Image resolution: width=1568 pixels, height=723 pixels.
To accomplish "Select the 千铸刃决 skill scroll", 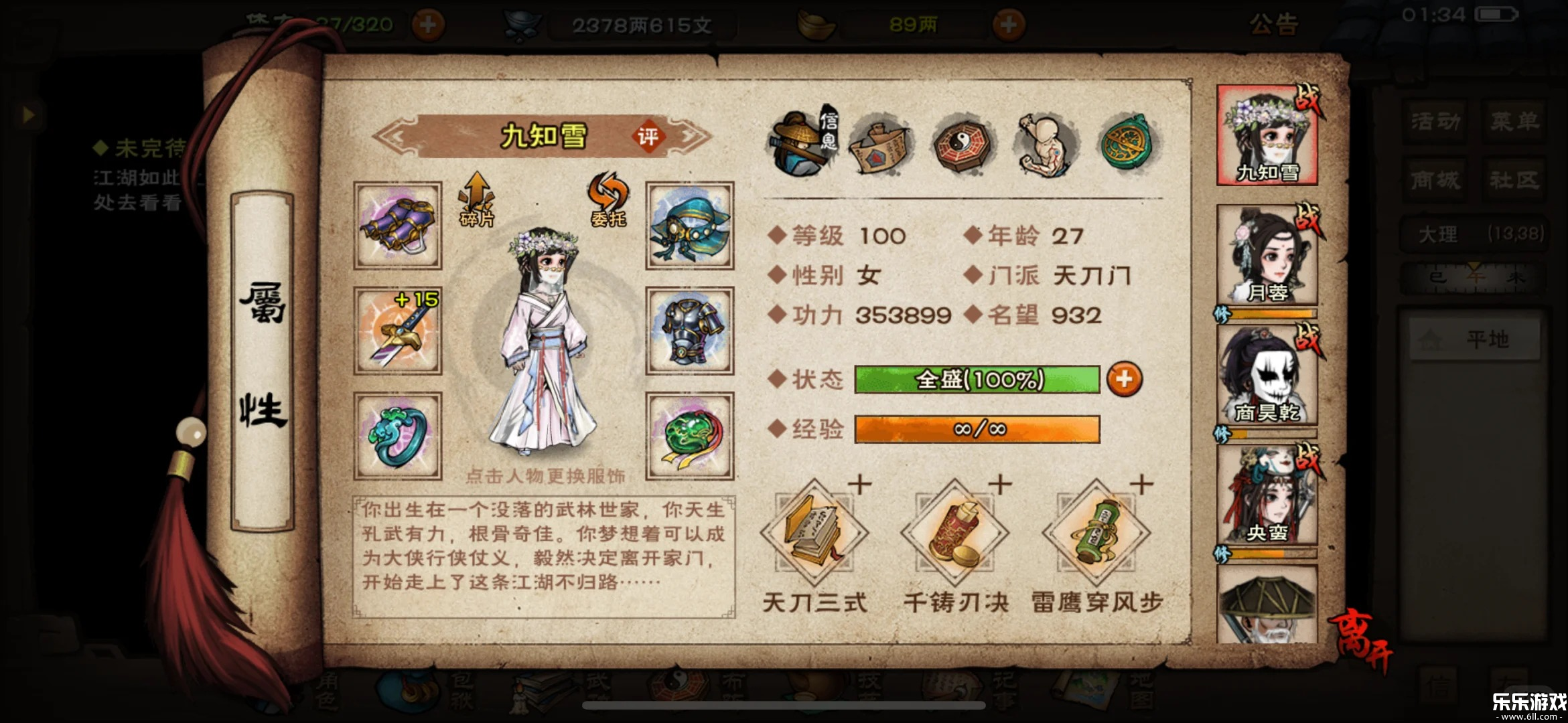I will click(955, 534).
